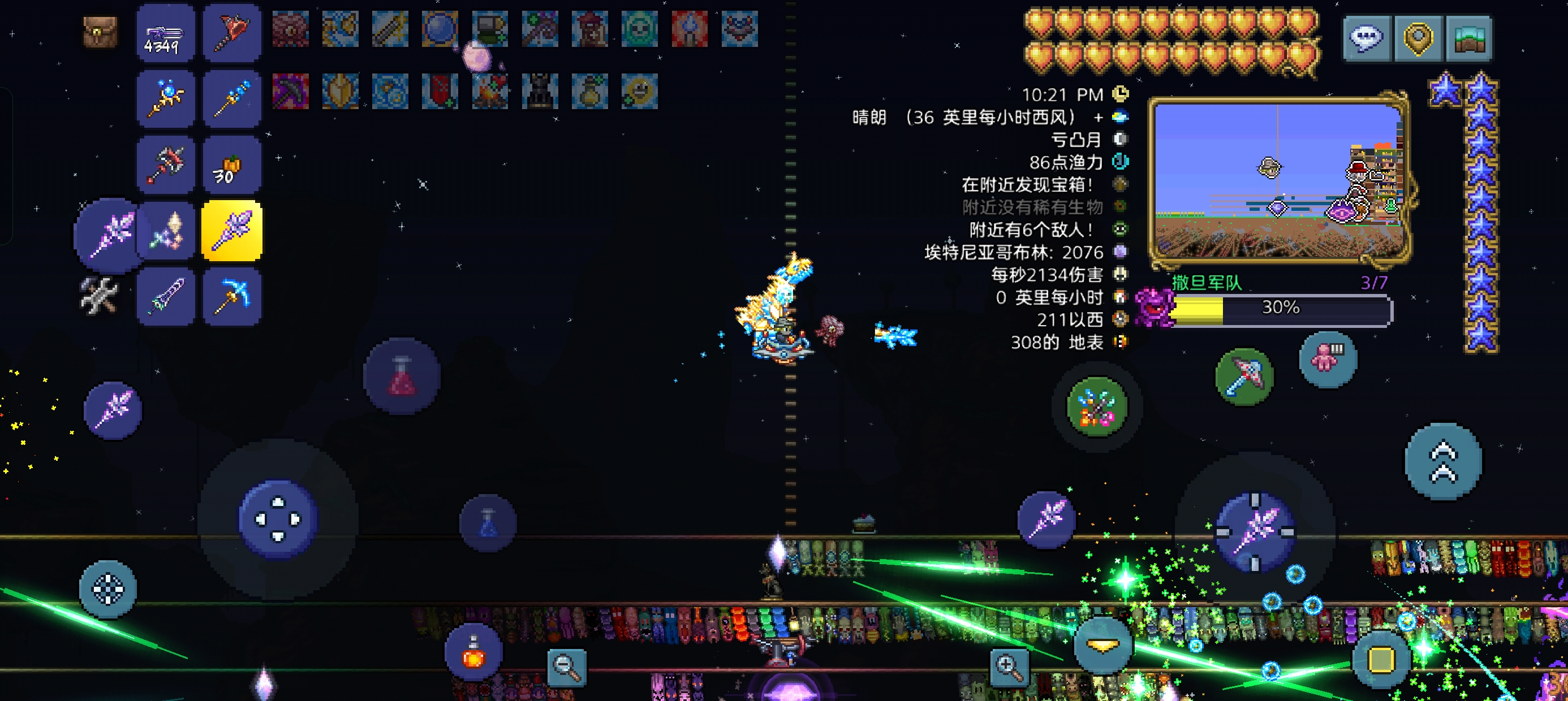Fire the grappling hook button
1568x701 pixels.
[1243, 377]
